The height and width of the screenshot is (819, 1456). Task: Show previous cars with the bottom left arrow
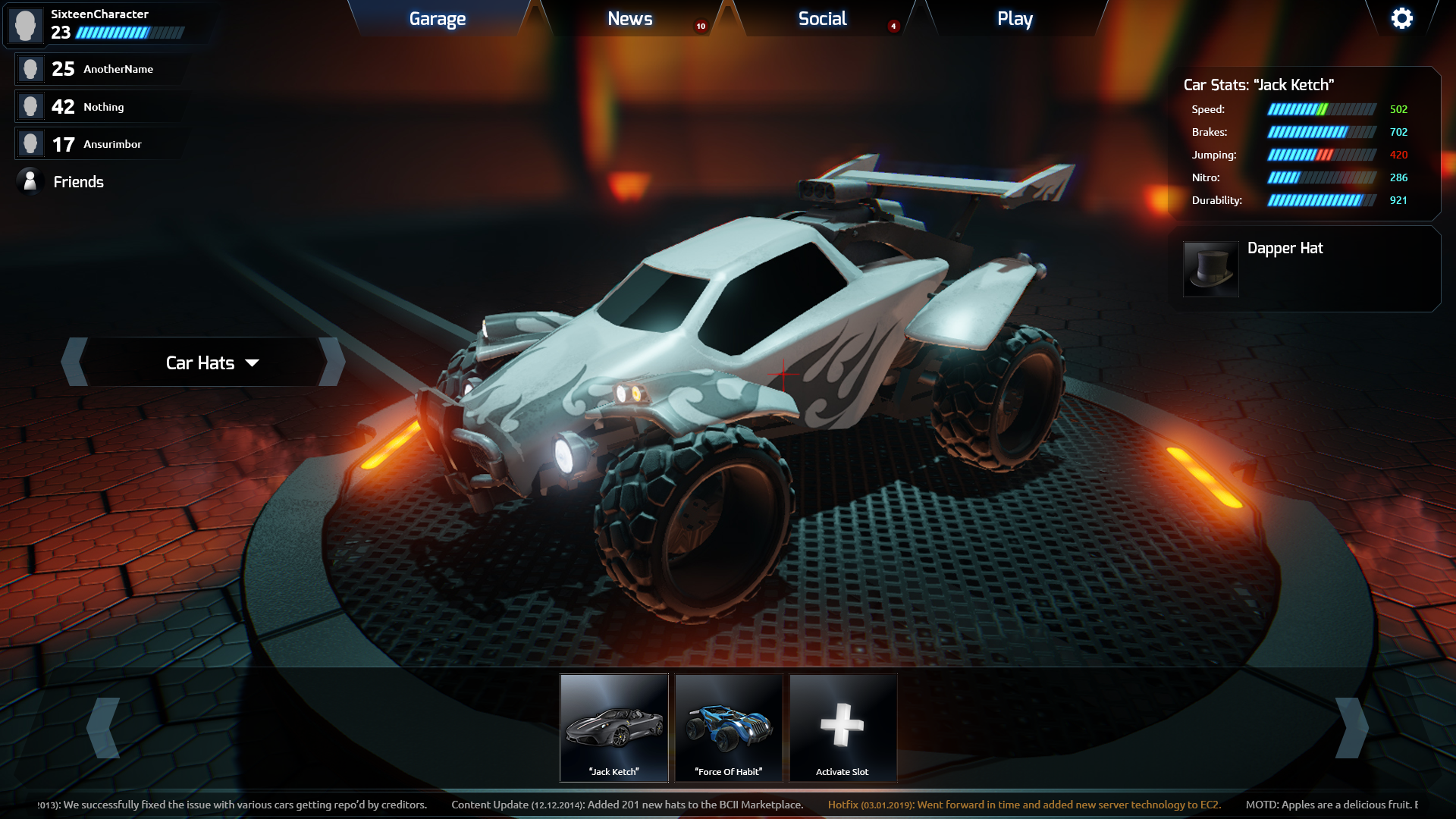(104, 728)
